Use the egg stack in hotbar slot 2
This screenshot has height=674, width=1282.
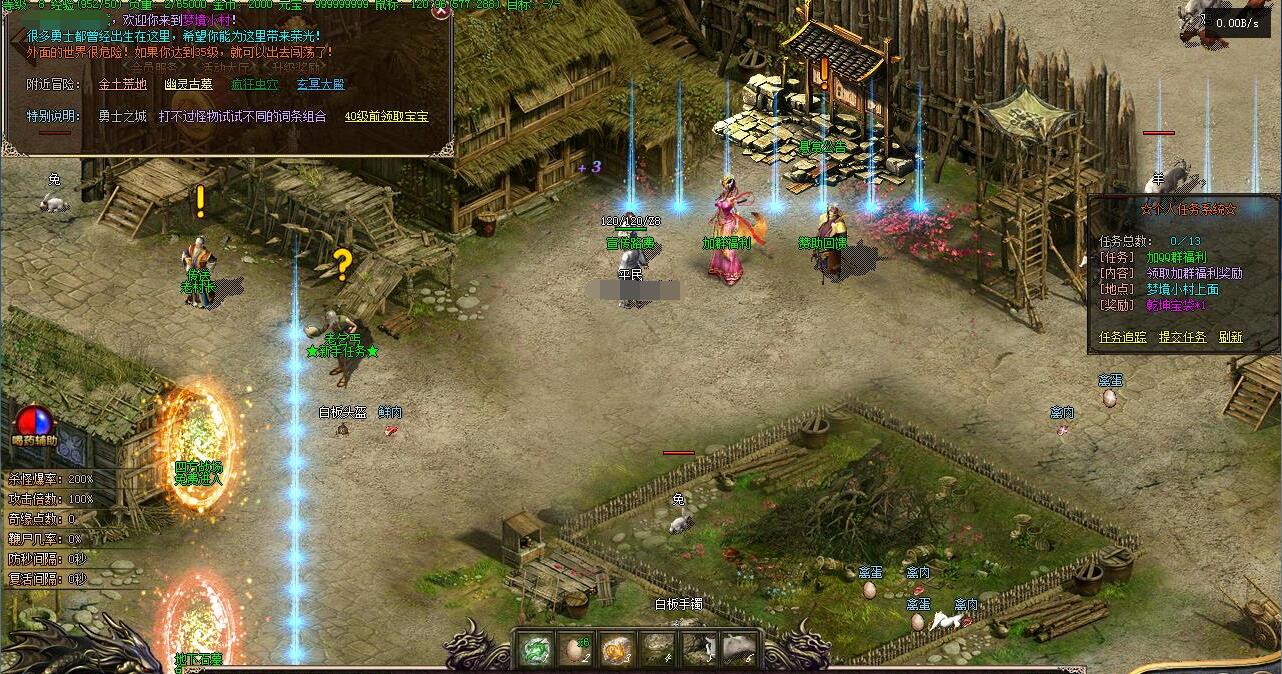point(575,650)
